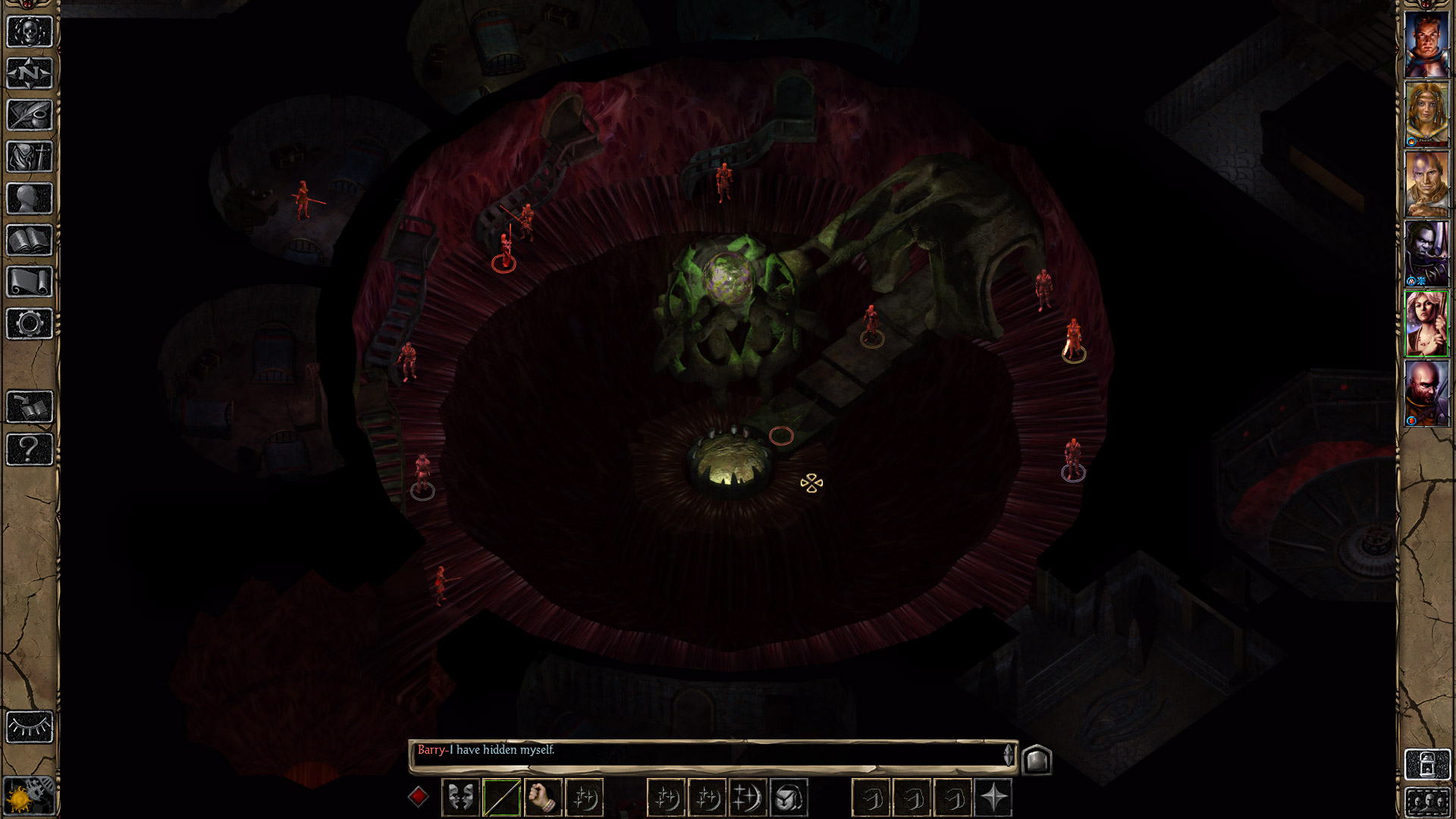The height and width of the screenshot is (819, 1456).
Task: Select the pink-haired woman's portrait
Action: 1426,324
